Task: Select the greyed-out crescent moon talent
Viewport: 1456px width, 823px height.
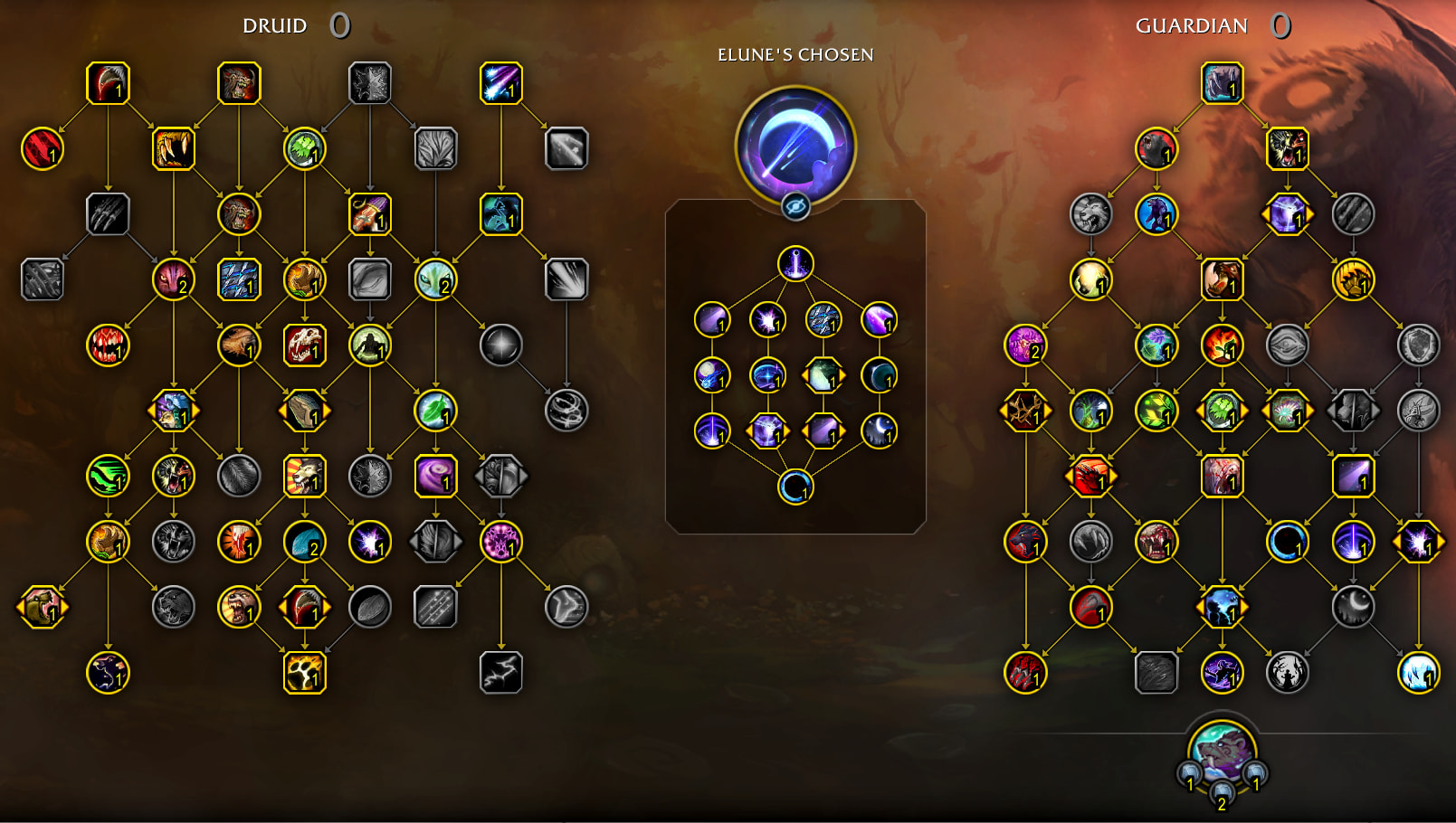Action: (1353, 607)
